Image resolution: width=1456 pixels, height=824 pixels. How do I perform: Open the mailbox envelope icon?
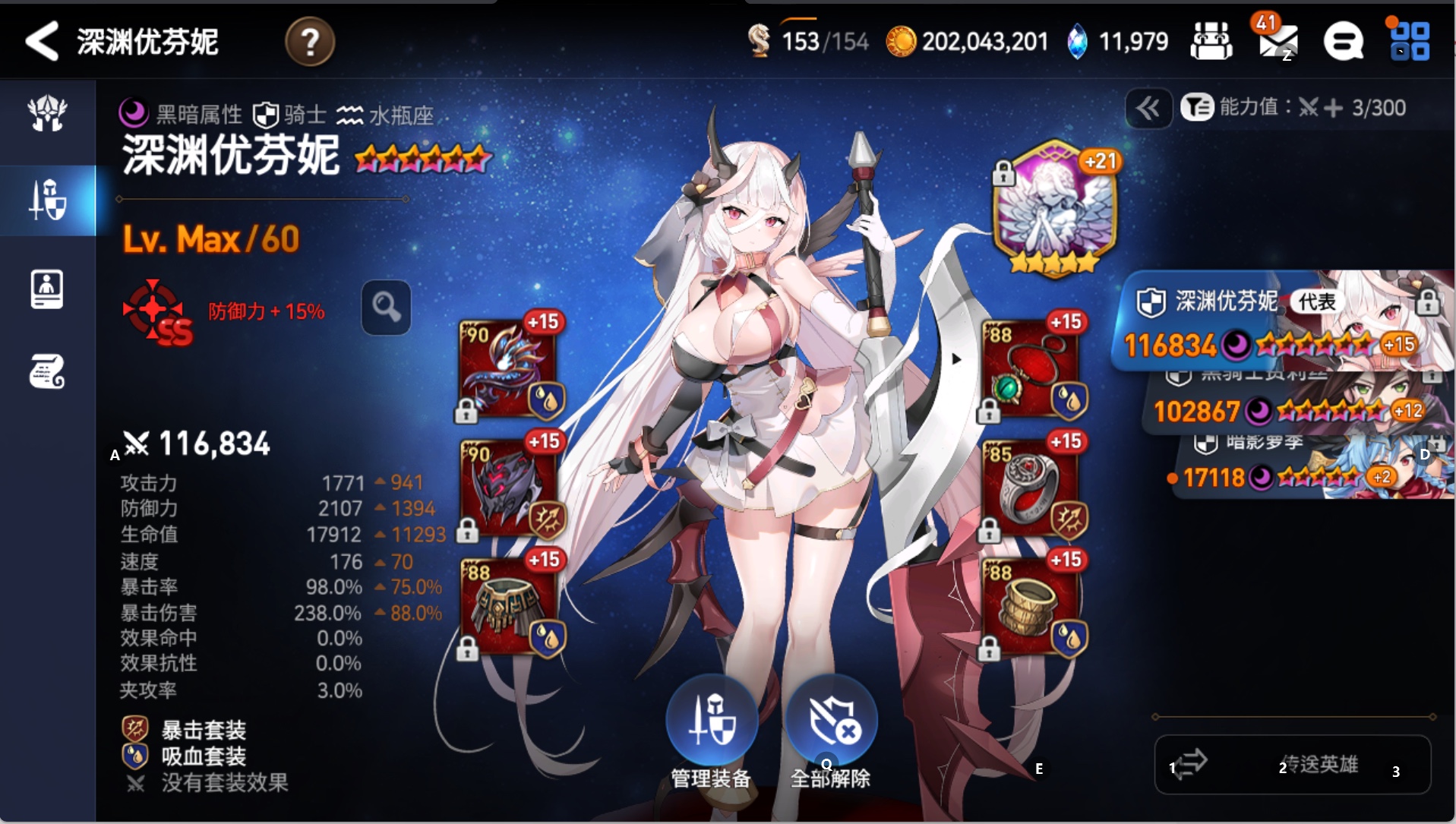click(1278, 41)
